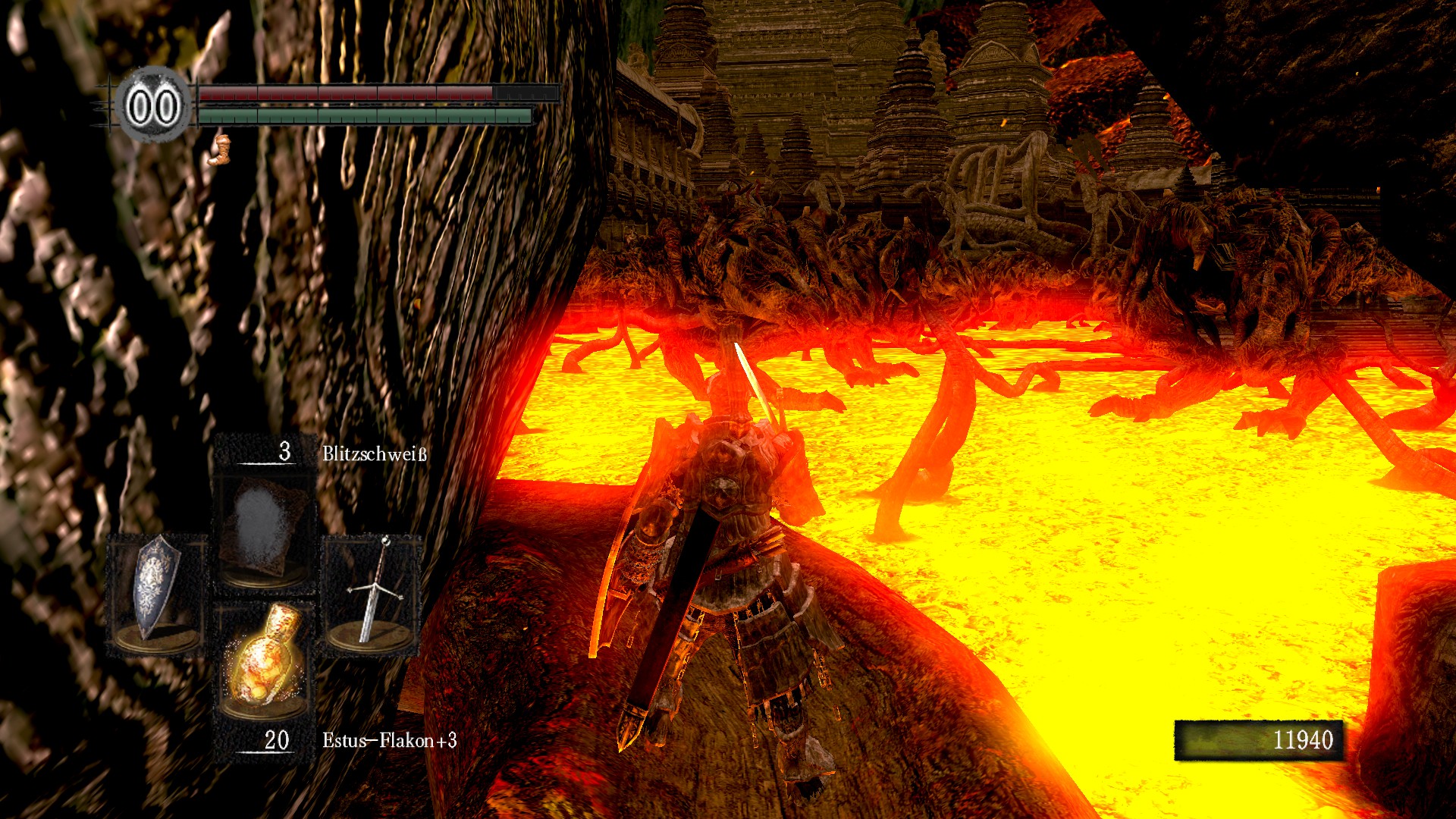Click the Estus-Flakon+3 item slot
1456x819 pixels.
click(262, 658)
